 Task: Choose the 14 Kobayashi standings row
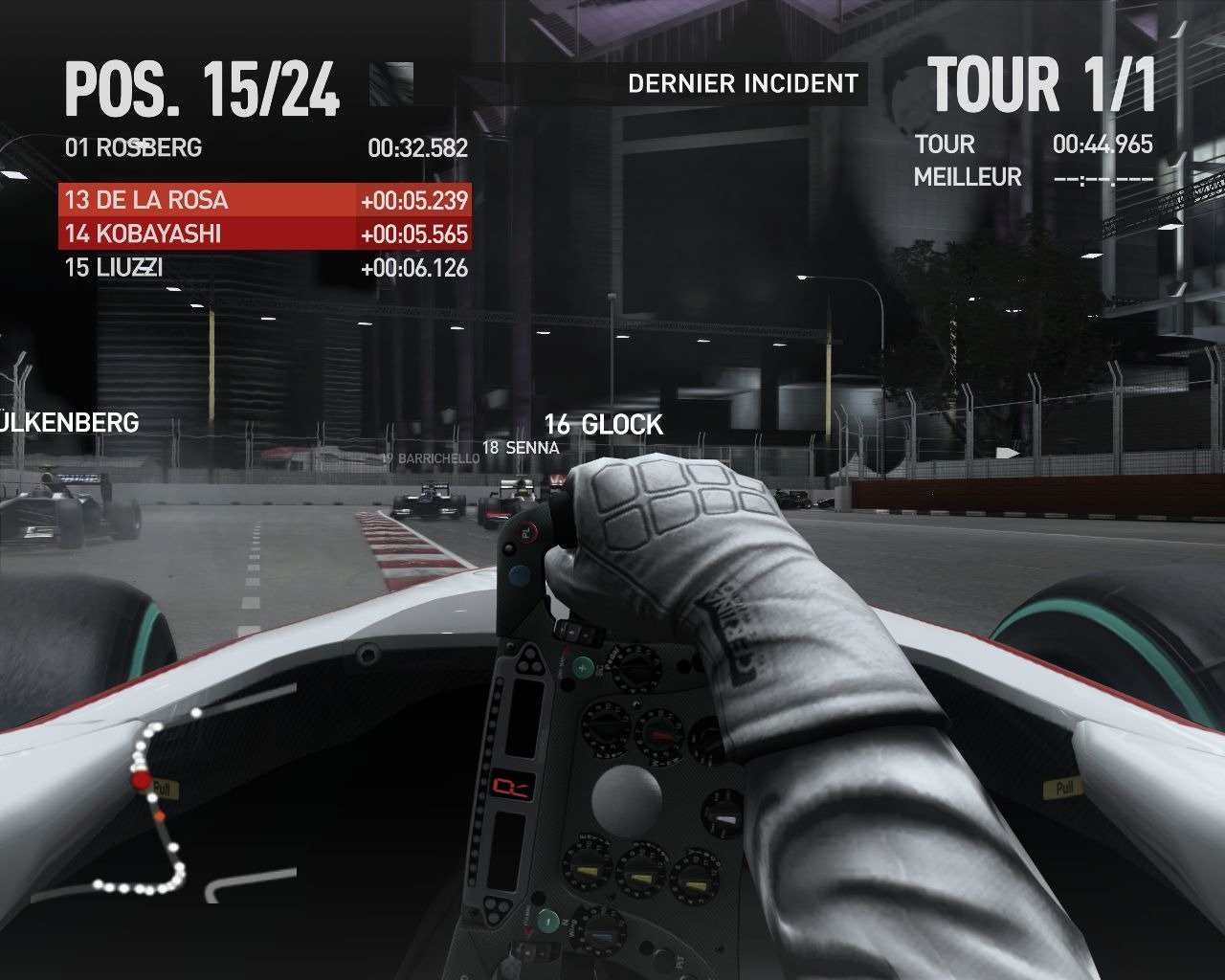265,234
